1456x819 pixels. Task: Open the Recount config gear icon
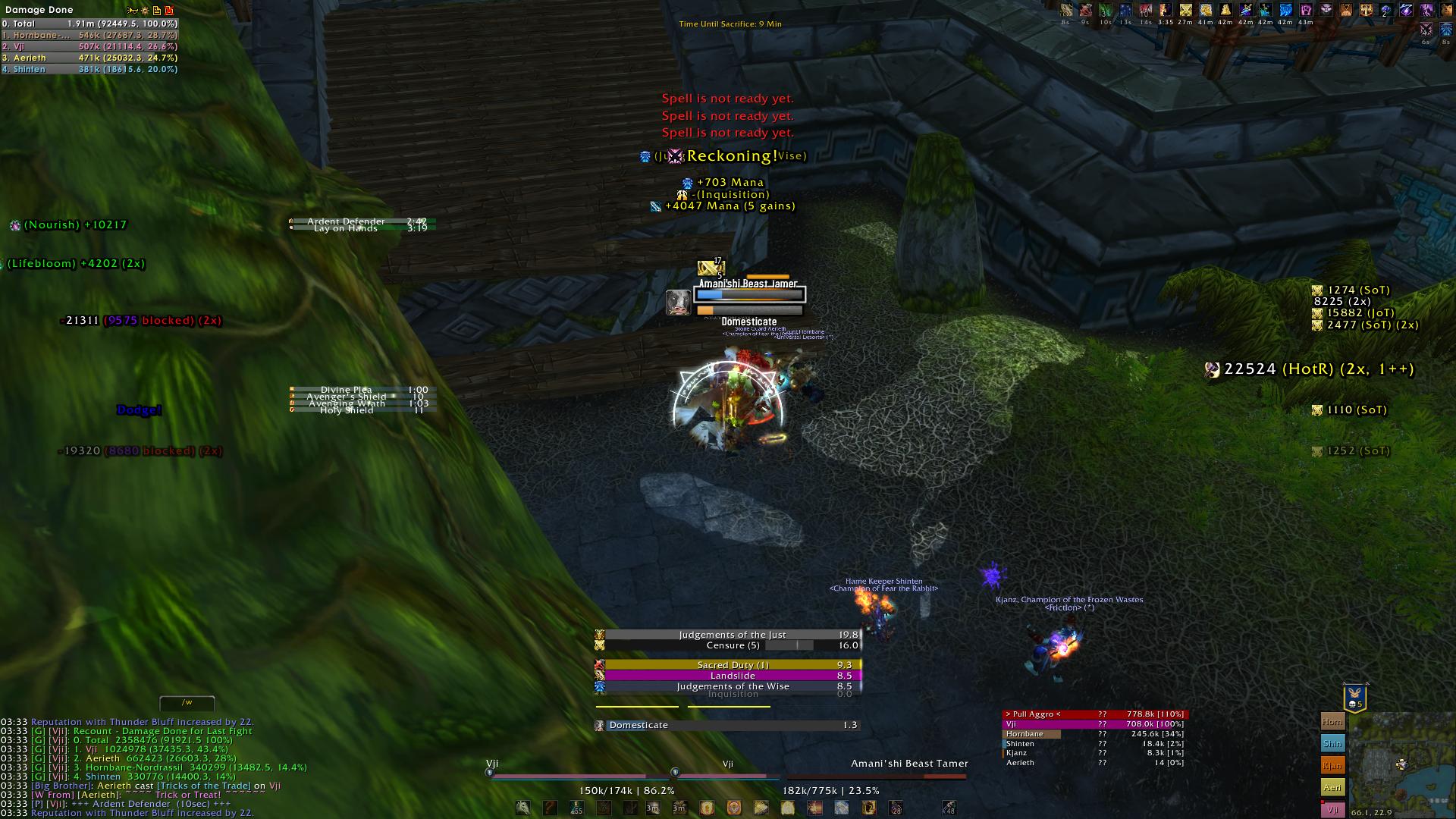tap(145, 11)
